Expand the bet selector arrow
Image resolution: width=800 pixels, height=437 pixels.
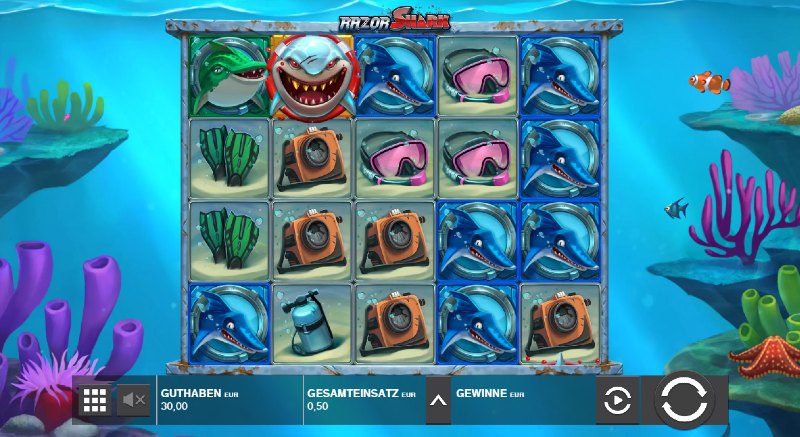coord(438,401)
